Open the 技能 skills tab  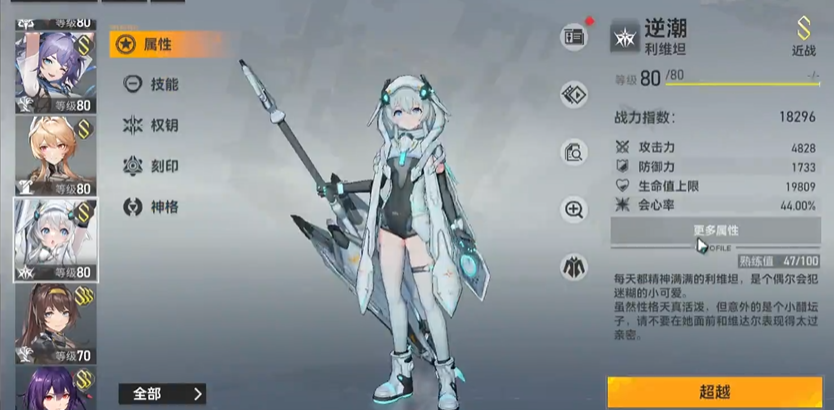pos(160,85)
